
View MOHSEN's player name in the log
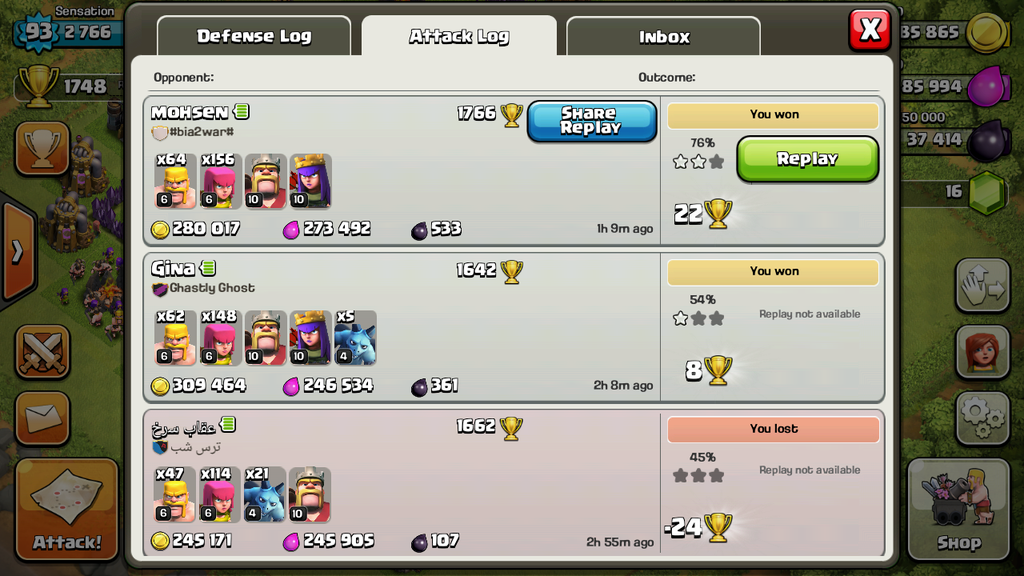[x=190, y=113]
